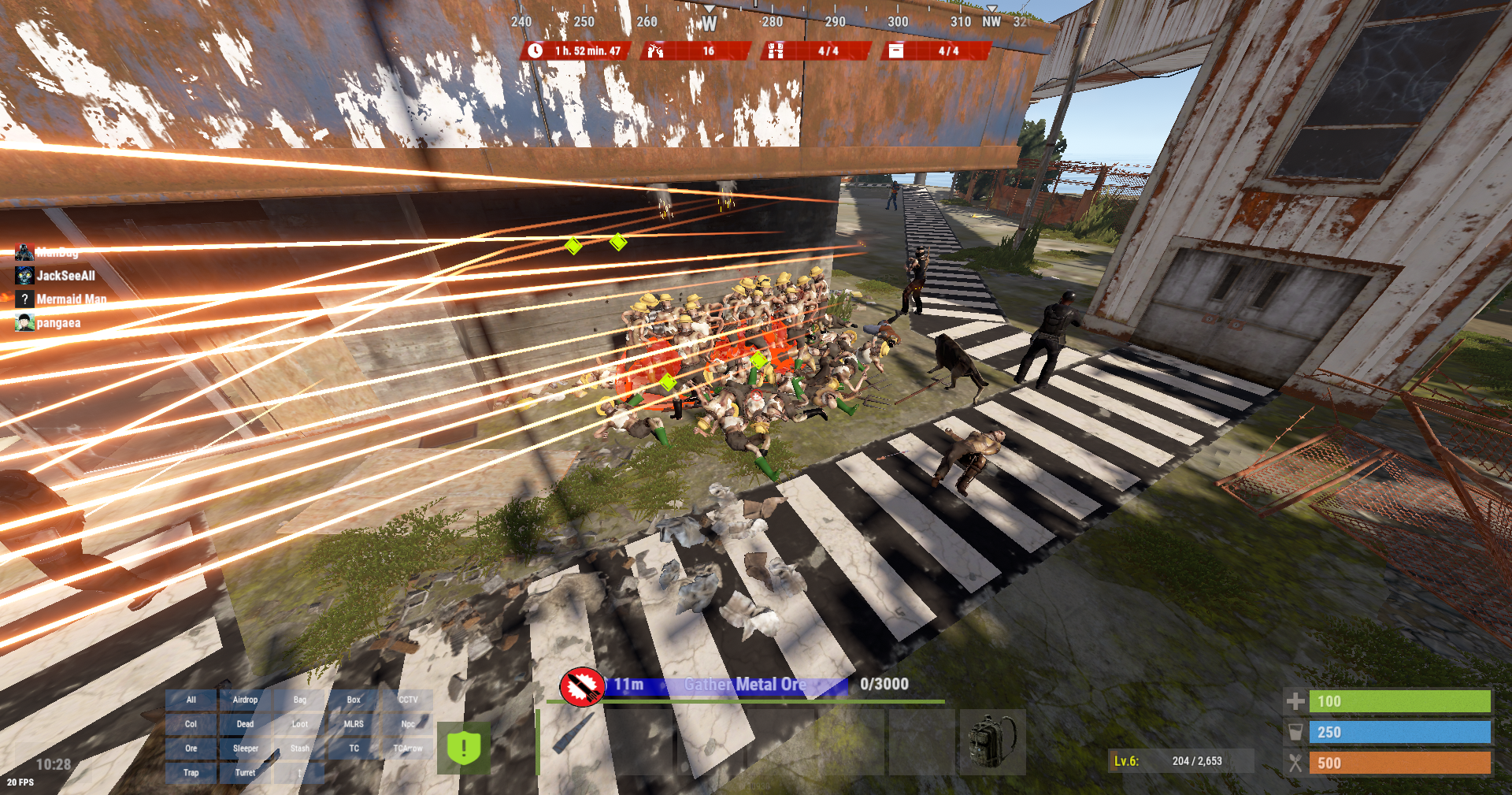Toggle the Sleeper filter button

[245, 749]
